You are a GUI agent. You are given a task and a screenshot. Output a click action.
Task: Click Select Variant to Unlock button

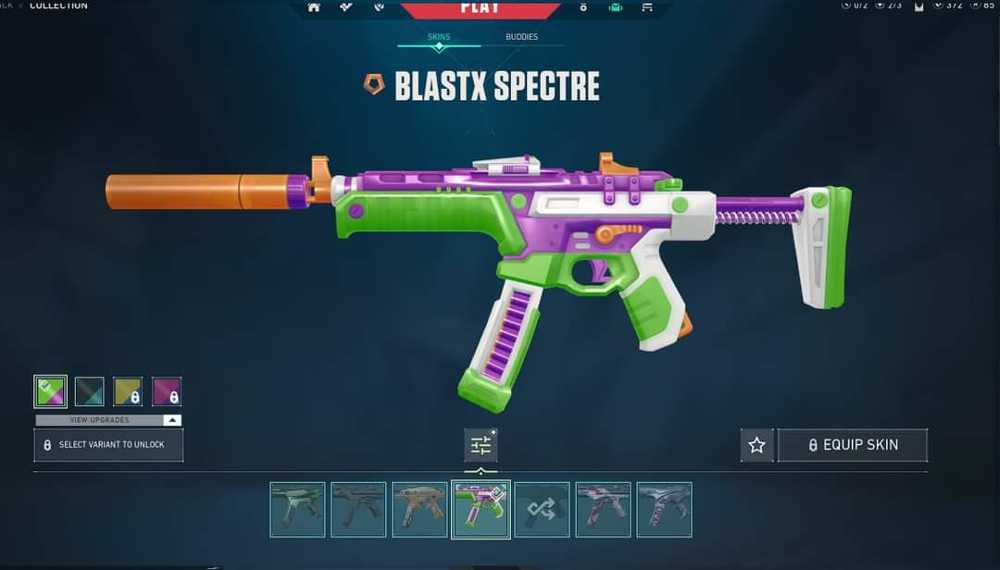click(108, 445)
